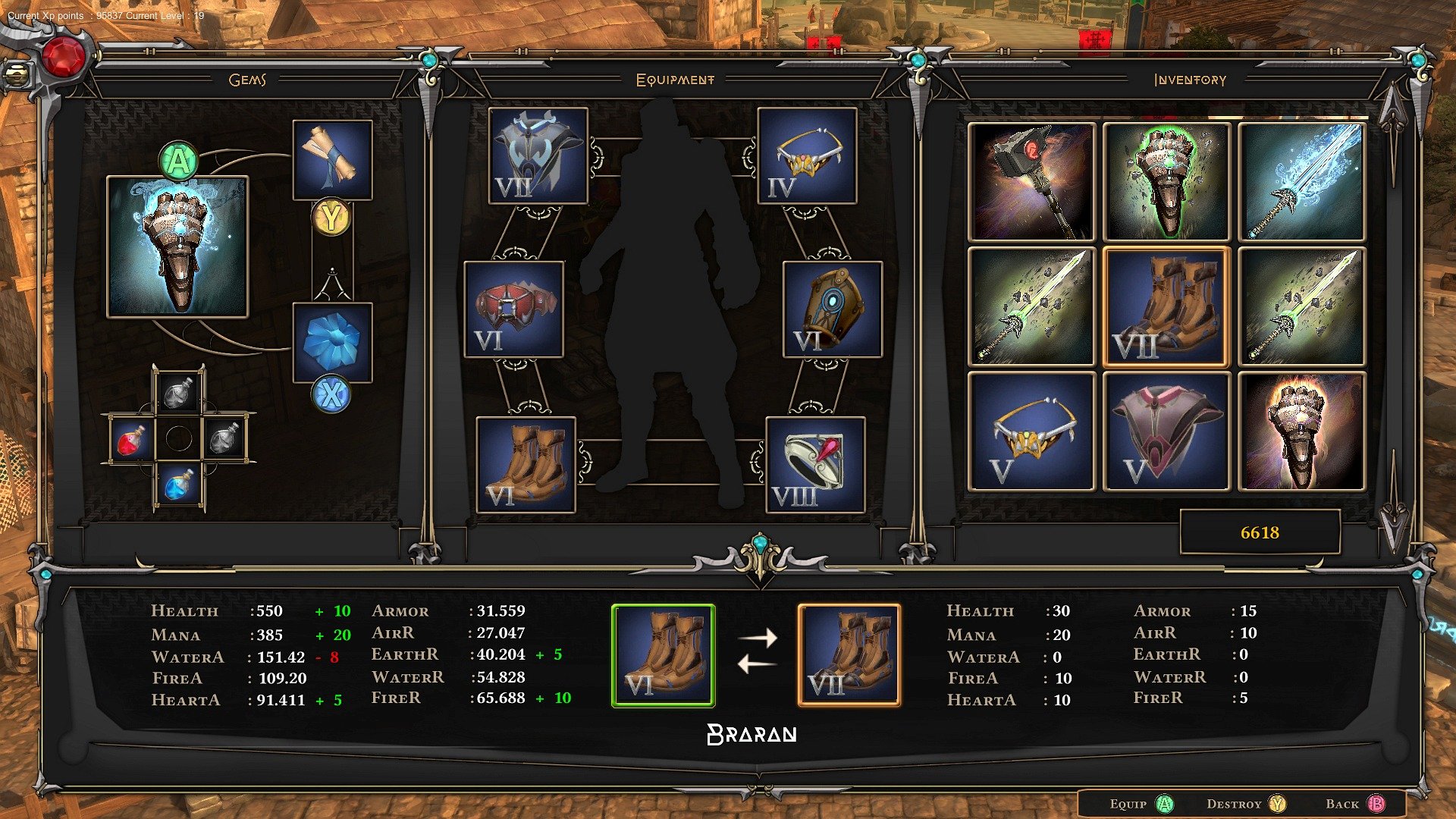Select the scroll gem slot
This screenshot has width=1456, height=819.
click(332, 160)
